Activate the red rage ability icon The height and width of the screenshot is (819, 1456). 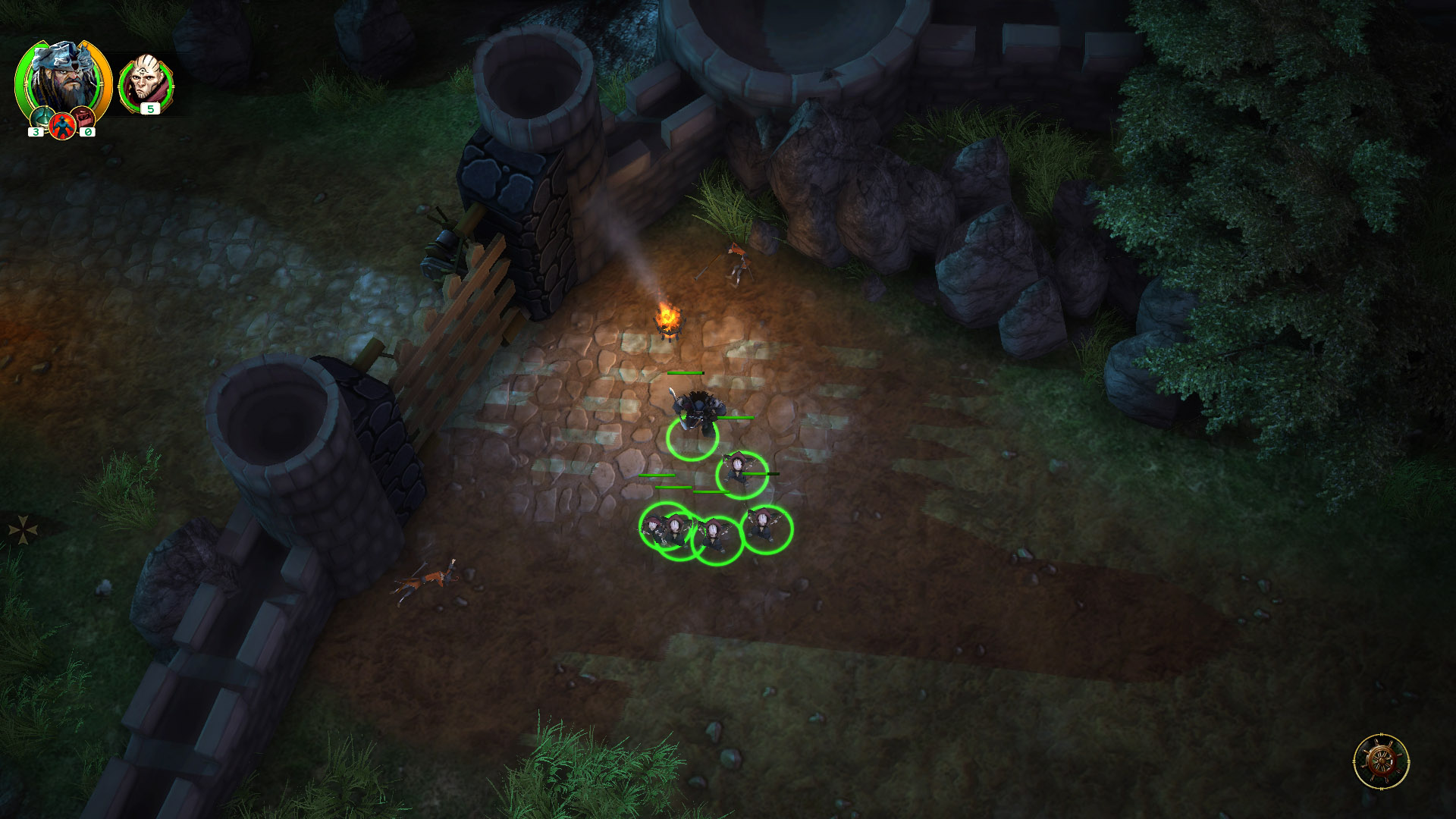(62, 127)
